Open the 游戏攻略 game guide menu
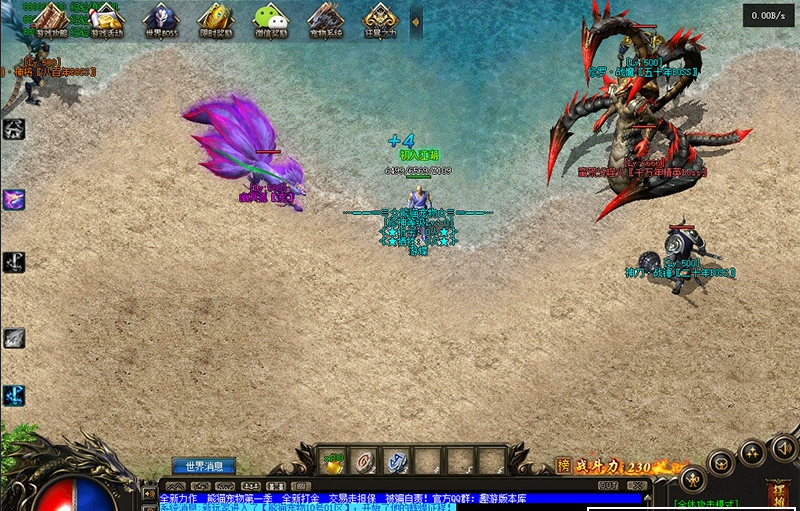Viewport: 800px width, 511px height. coord(50,20)
